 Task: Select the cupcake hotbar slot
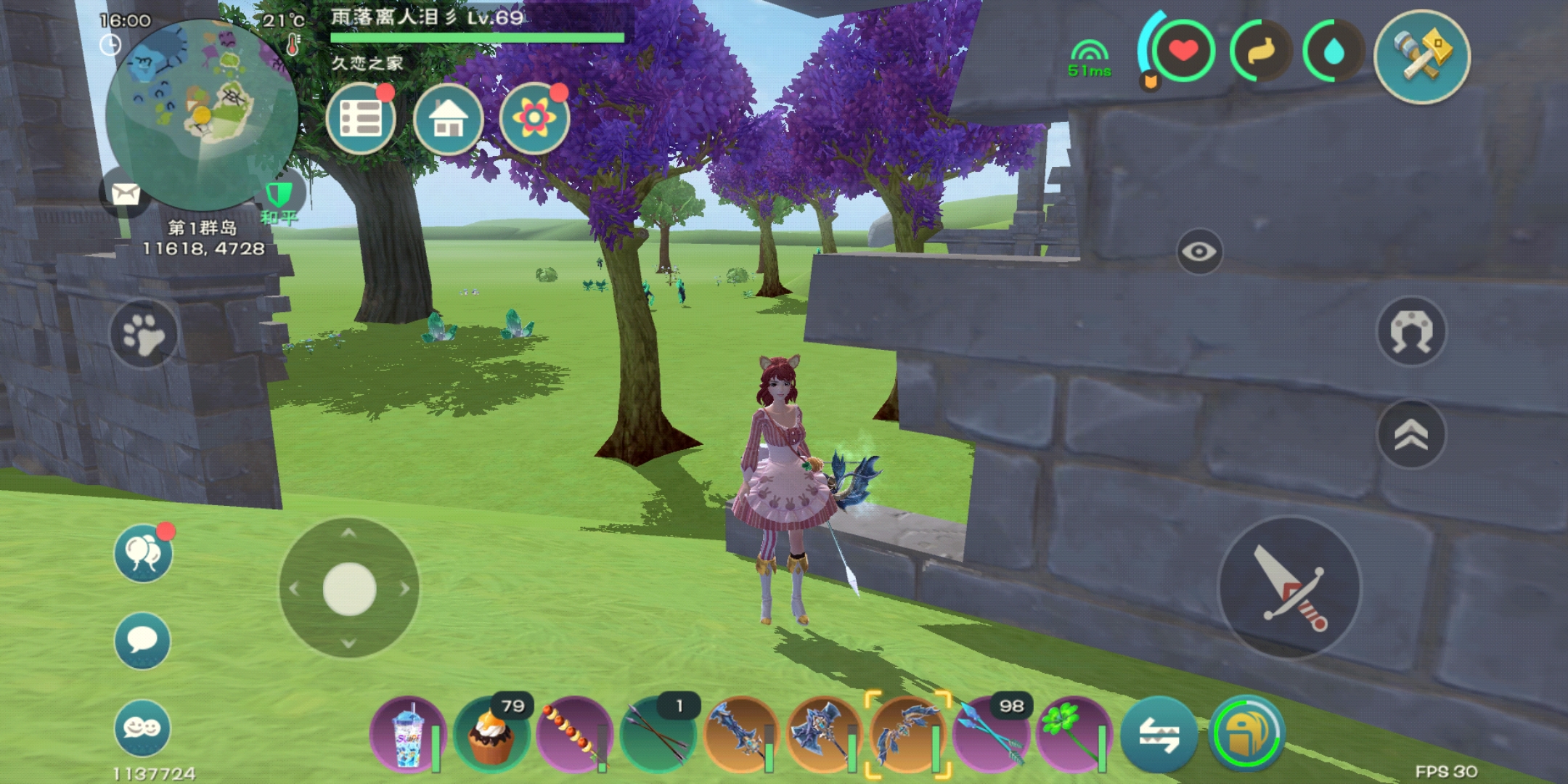click(x=492, y=735)
